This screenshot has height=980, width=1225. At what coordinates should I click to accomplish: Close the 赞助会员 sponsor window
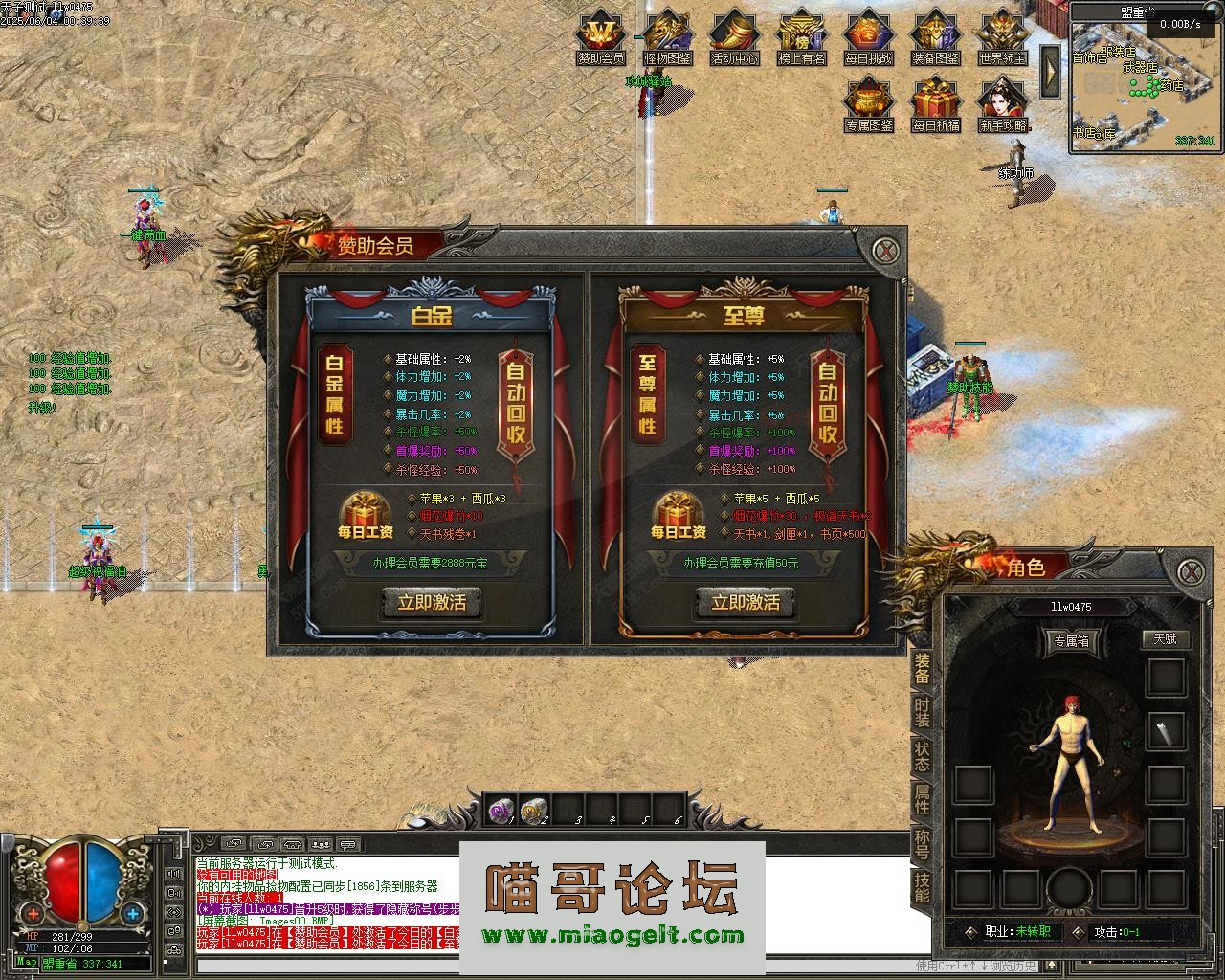pyautogui.click(x=888, y=251)
